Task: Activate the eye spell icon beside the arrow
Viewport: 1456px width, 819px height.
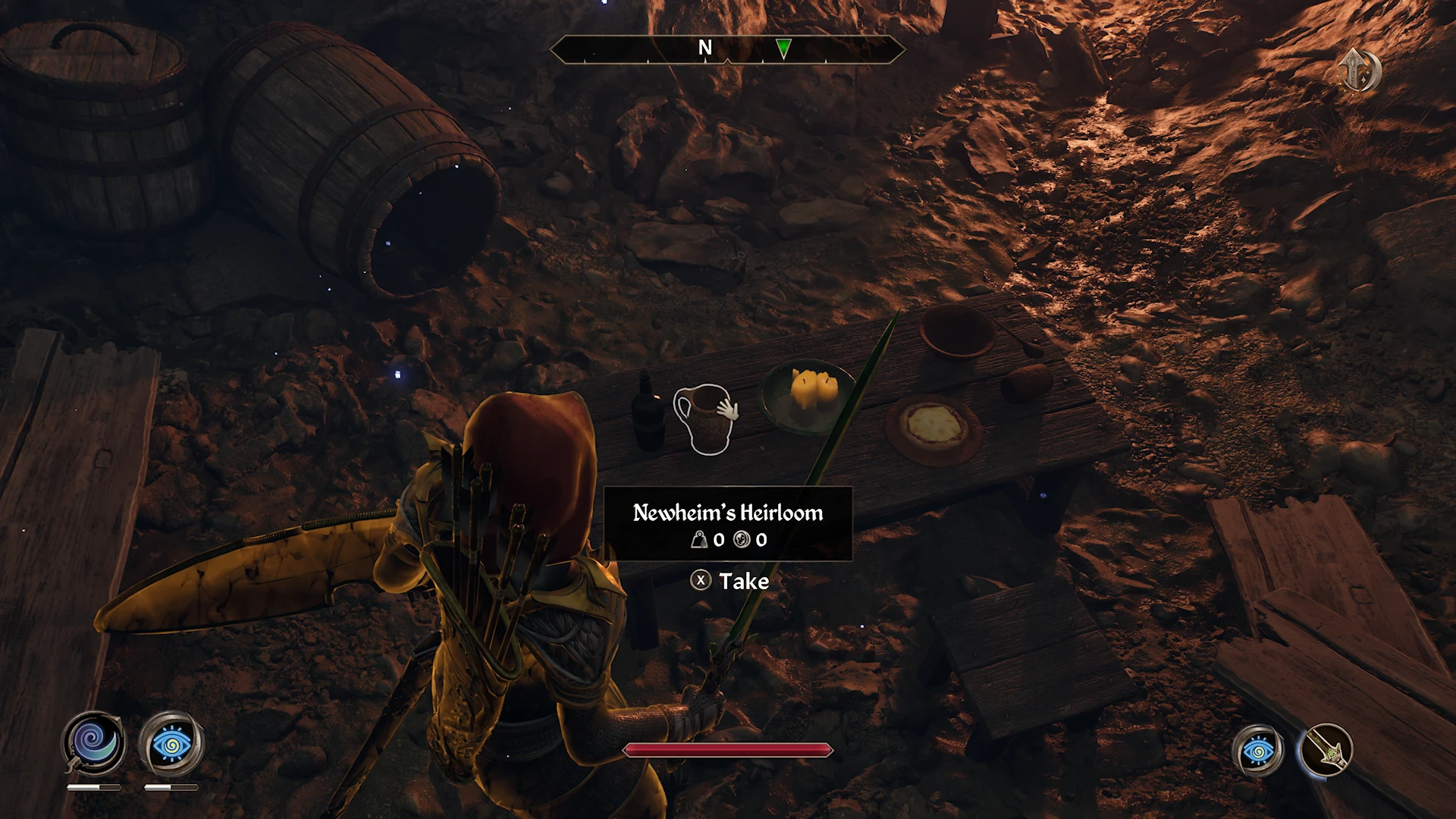Action: (1258, 751)
